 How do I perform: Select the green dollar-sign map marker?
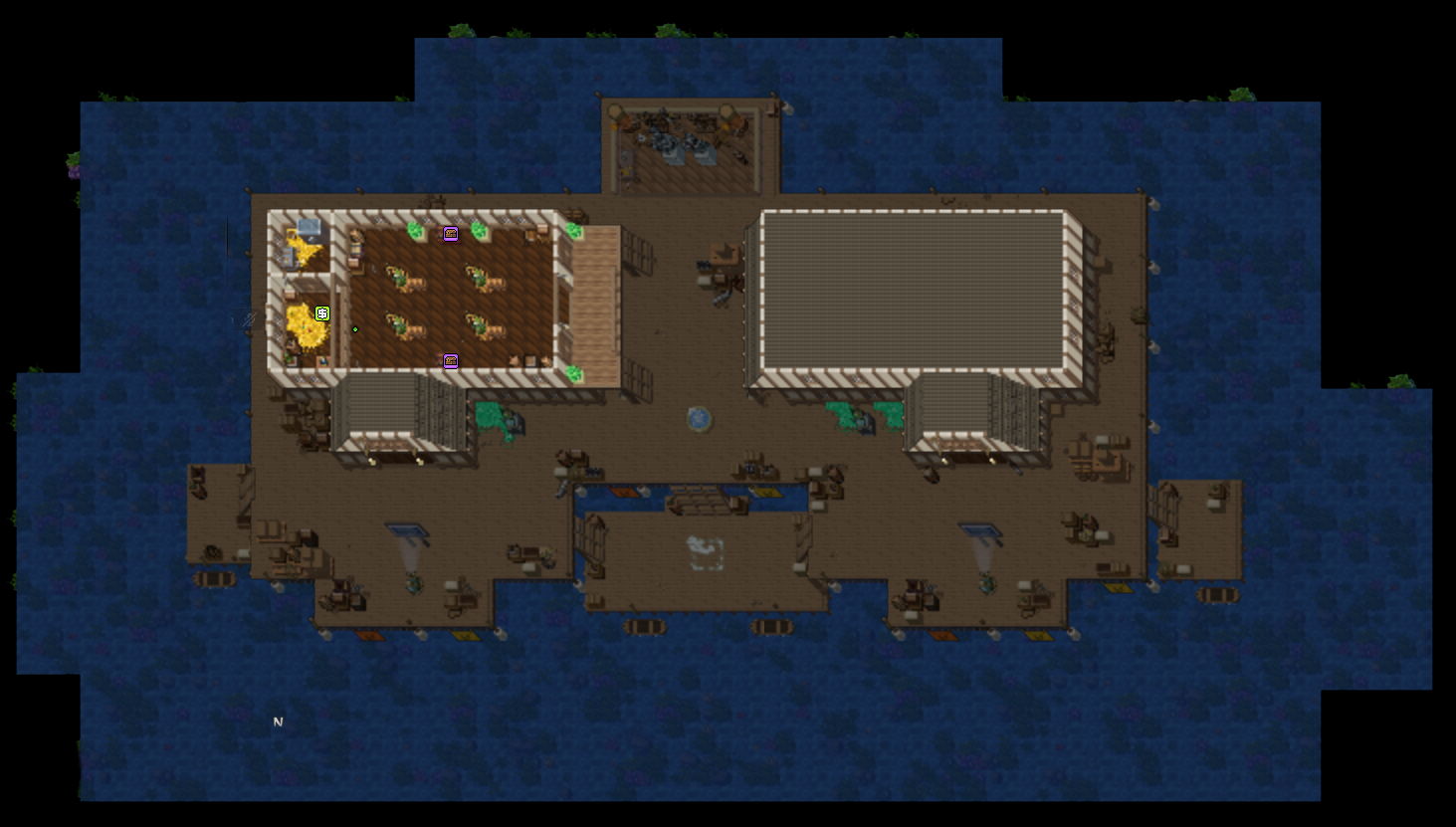pyautogui.click(x=322, y=313)
